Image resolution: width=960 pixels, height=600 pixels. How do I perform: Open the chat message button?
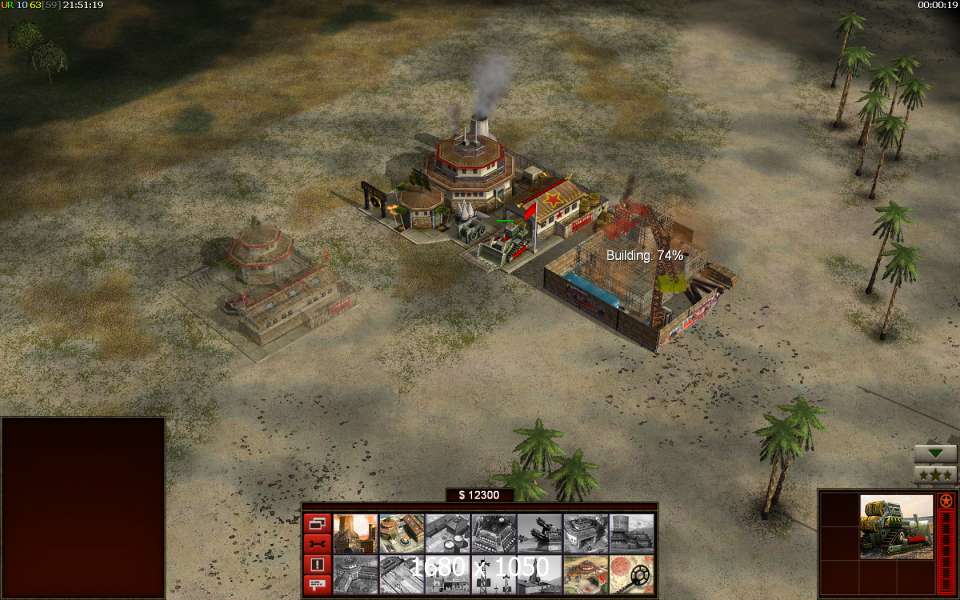317,584
